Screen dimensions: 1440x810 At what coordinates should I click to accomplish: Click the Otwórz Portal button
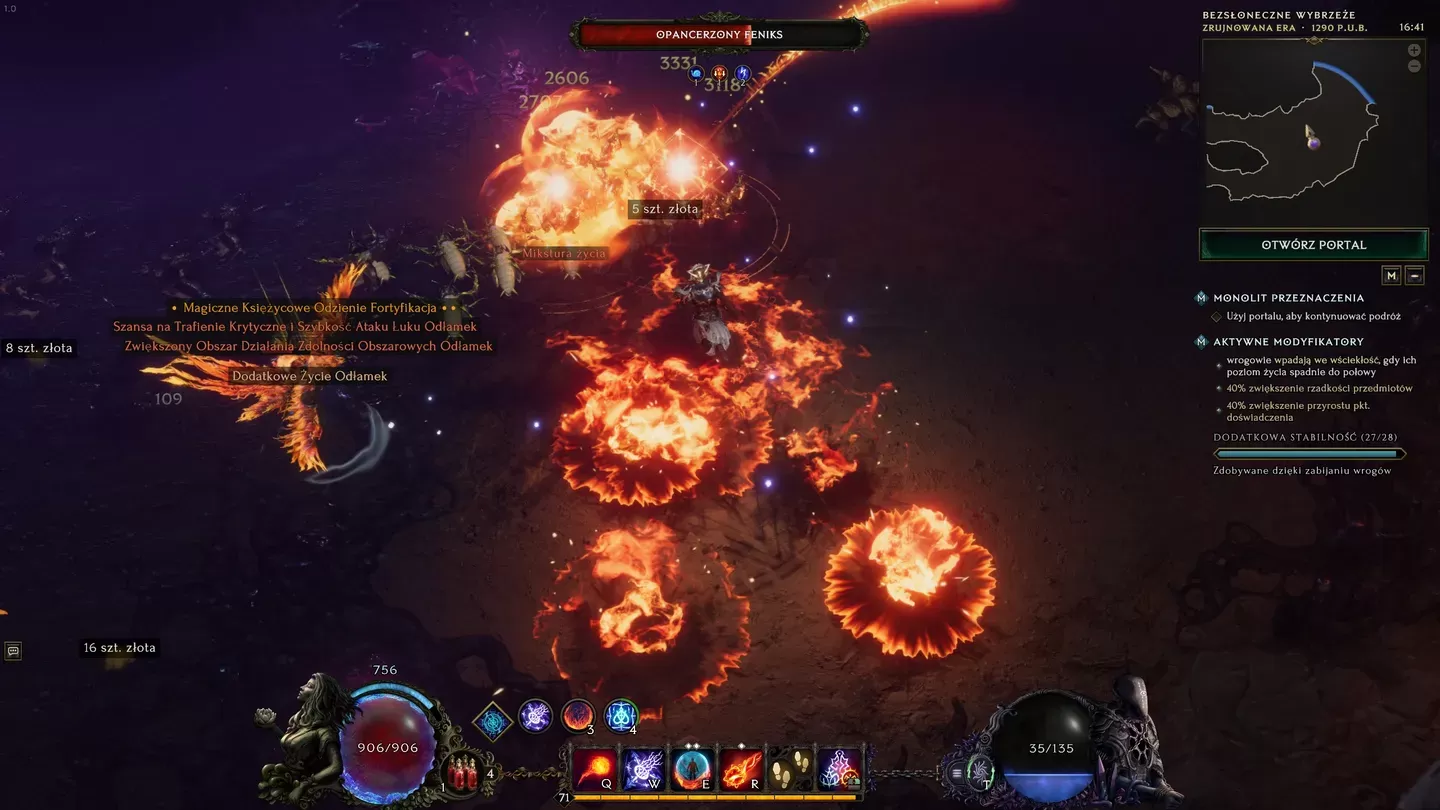[x=1313, y=244]
